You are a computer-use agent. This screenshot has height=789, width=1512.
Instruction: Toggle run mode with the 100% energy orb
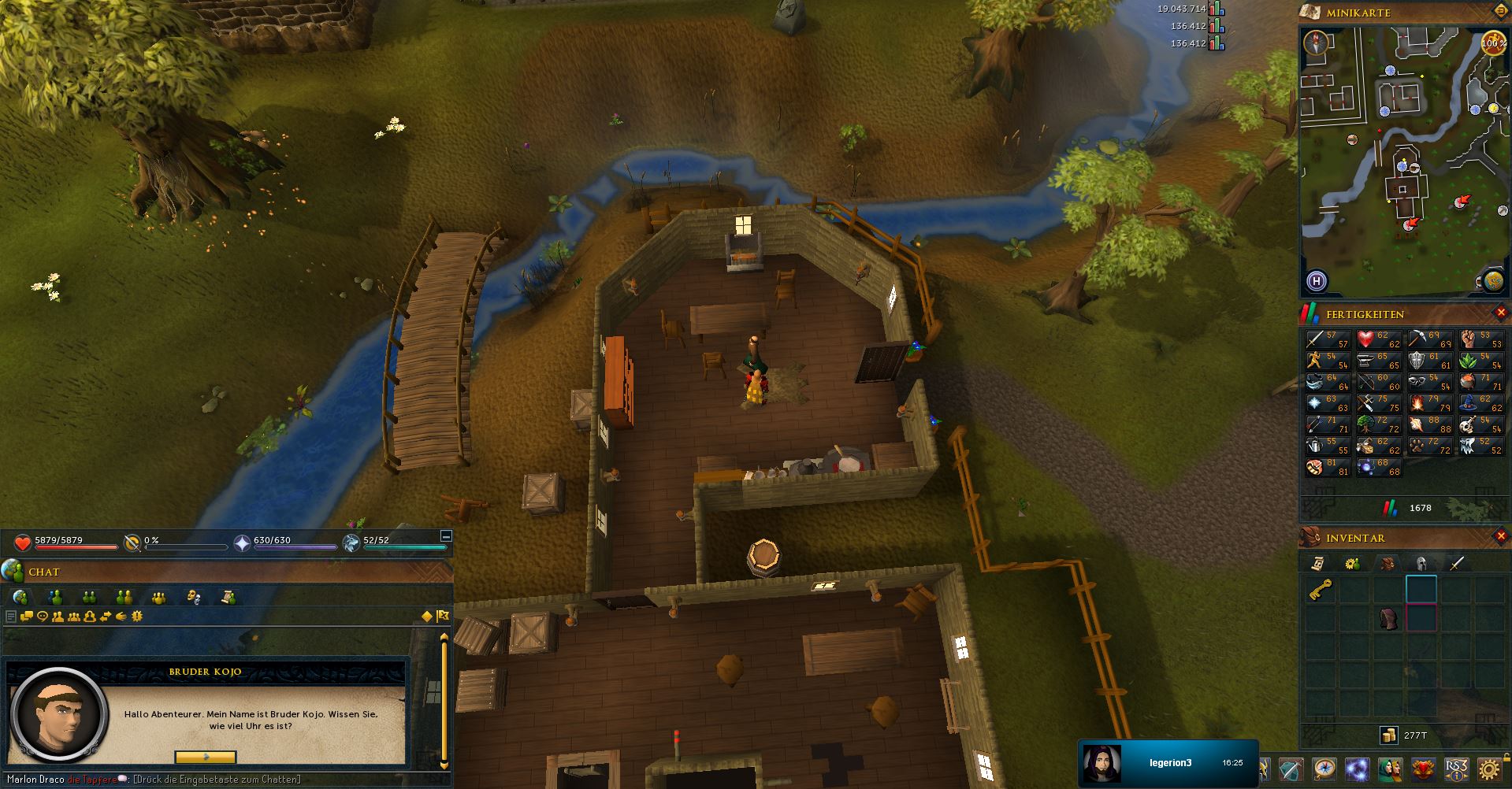(1493, 43)
